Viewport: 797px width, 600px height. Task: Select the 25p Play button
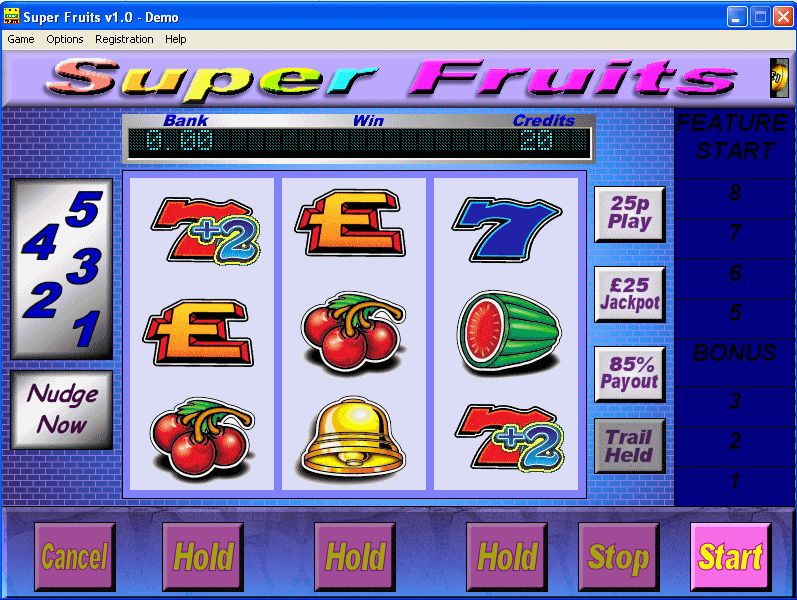[630, 214]
